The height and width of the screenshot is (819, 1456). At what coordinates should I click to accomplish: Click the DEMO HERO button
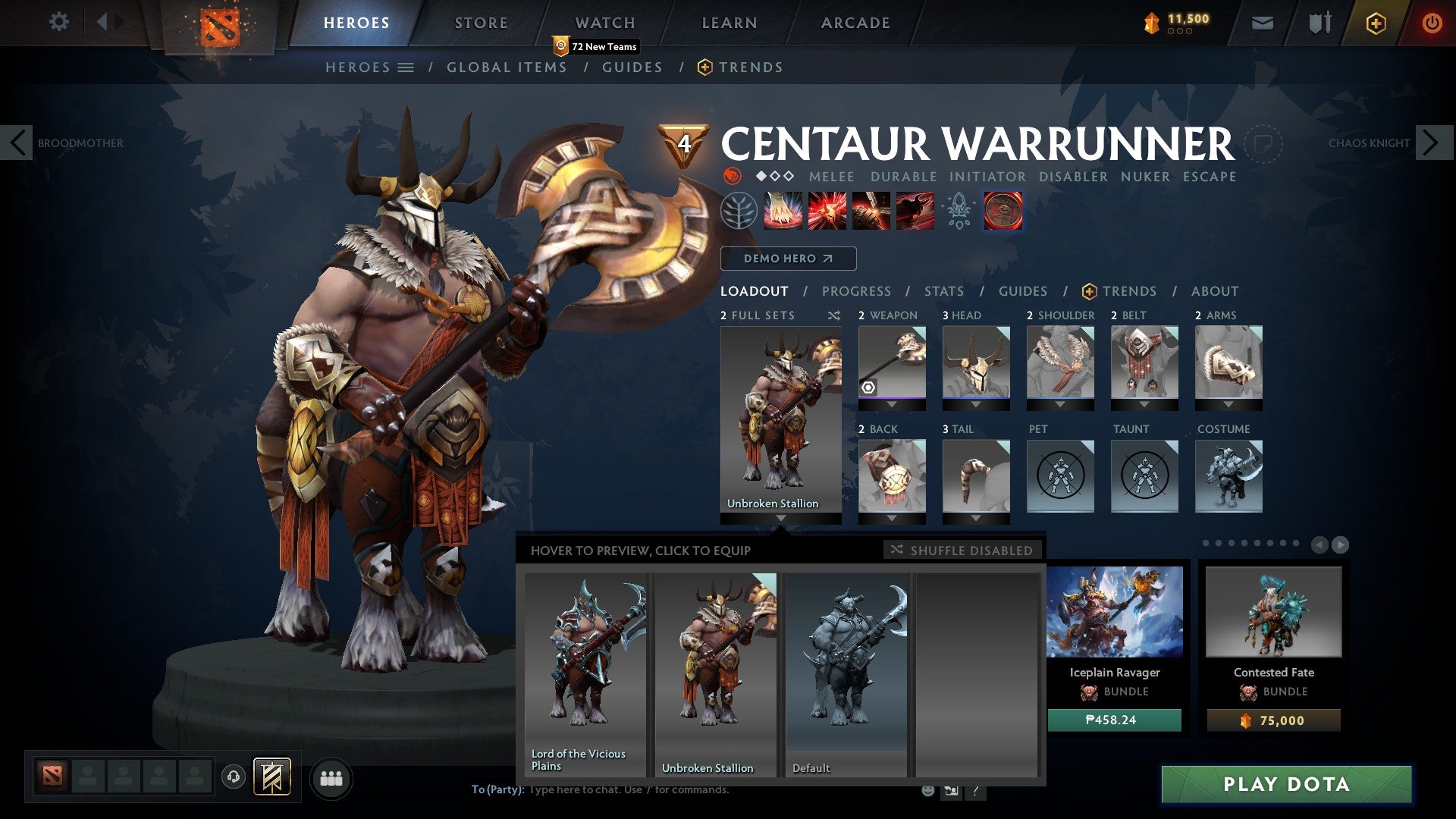(787, 259)
